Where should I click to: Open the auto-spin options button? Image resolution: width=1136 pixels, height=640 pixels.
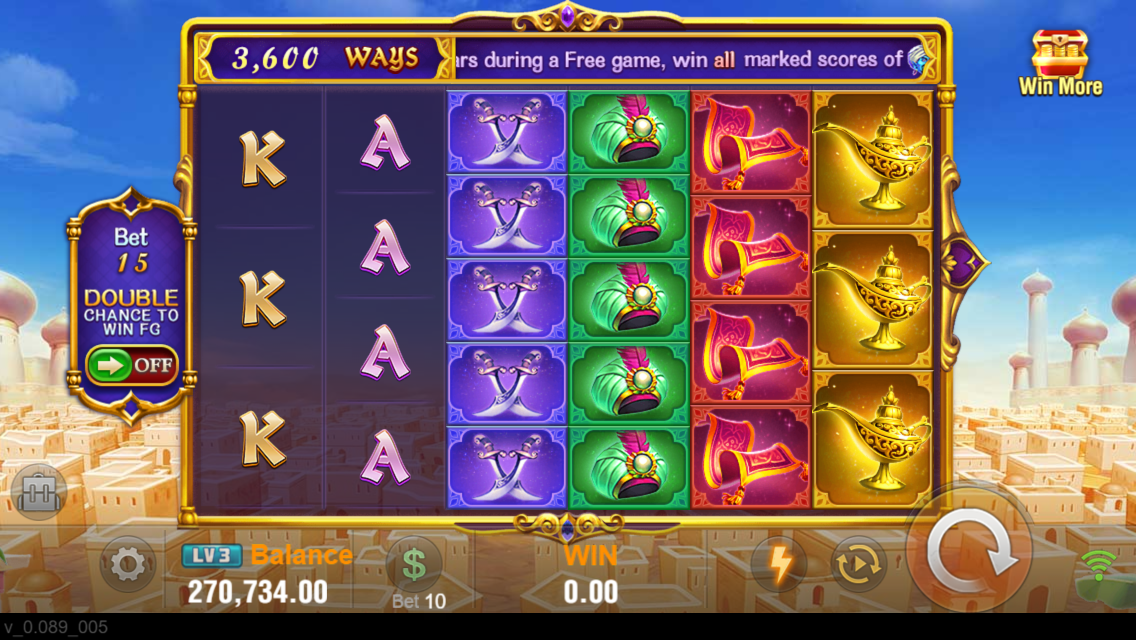[x=858, y=565]
